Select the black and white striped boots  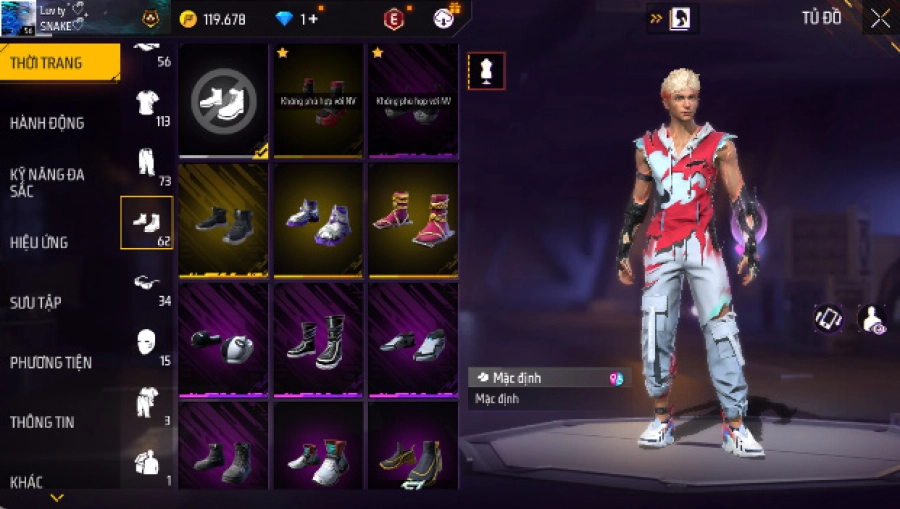point(318,339)
